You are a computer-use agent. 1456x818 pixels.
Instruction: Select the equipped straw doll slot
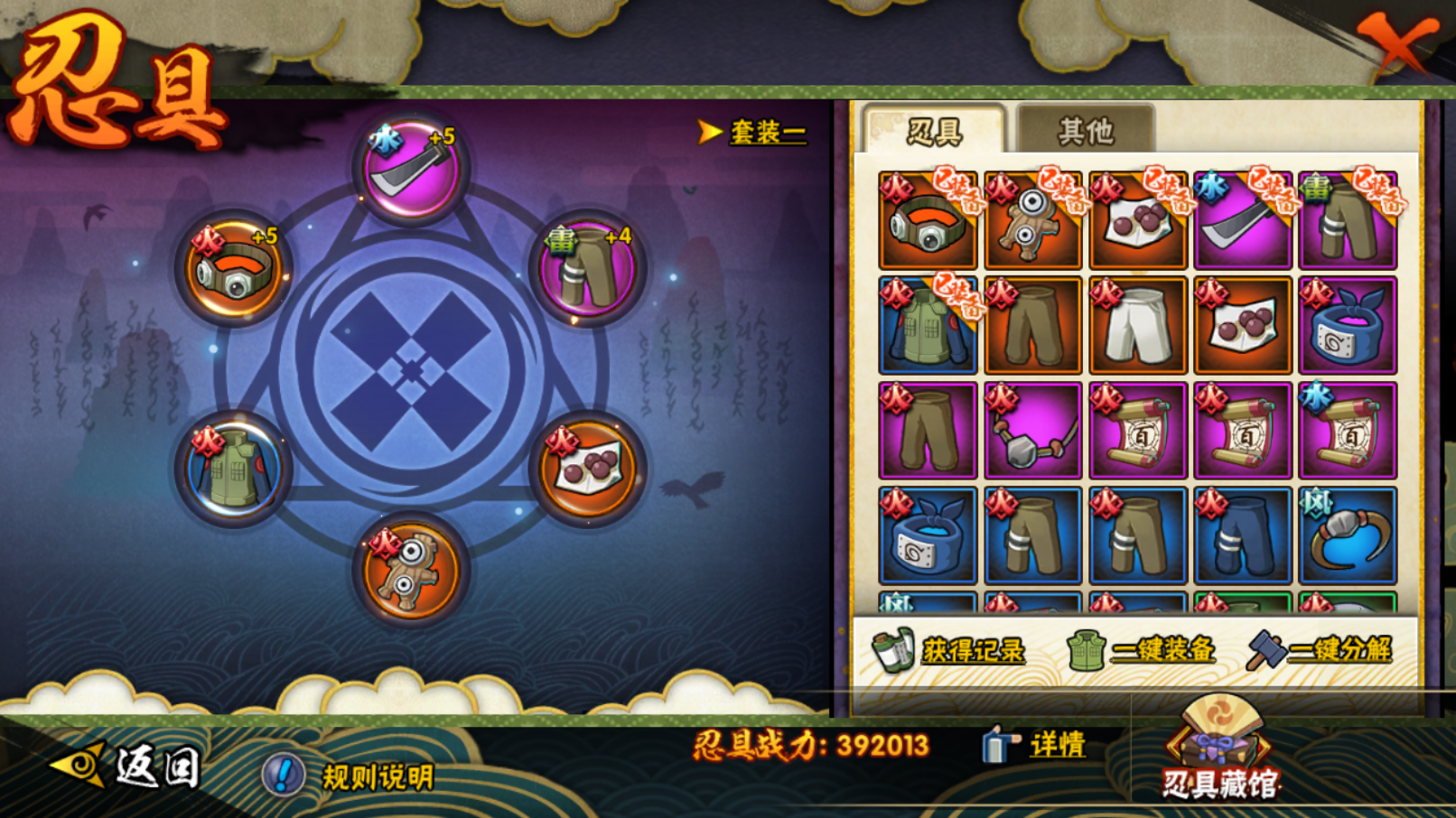[411, 569]
